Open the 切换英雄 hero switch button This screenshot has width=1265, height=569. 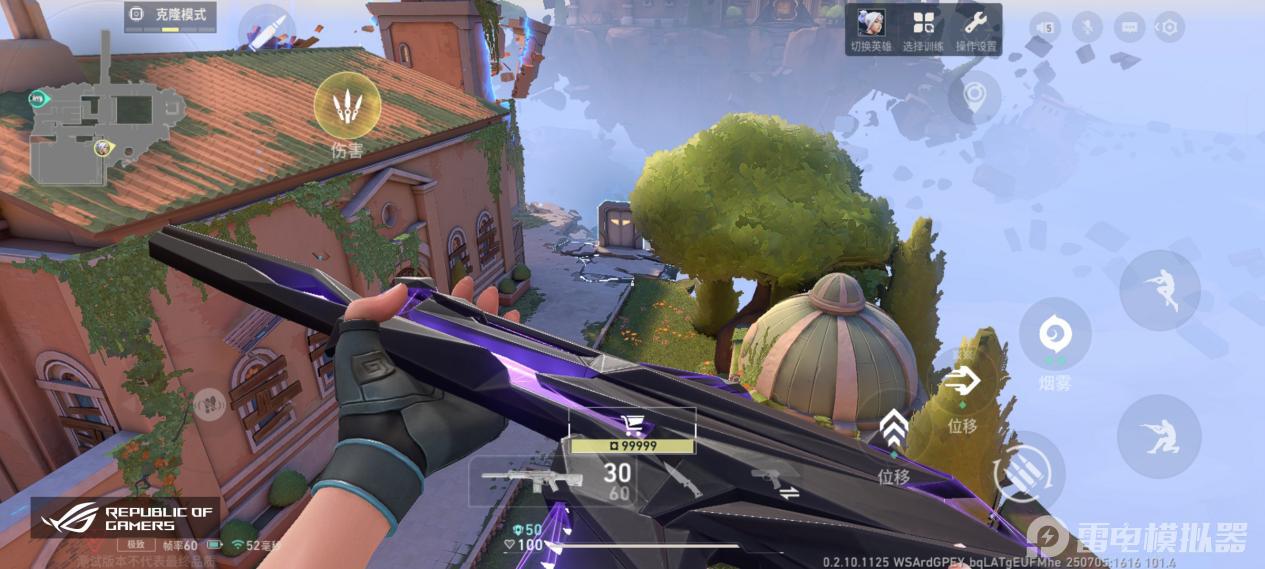(x=869, y=29)
